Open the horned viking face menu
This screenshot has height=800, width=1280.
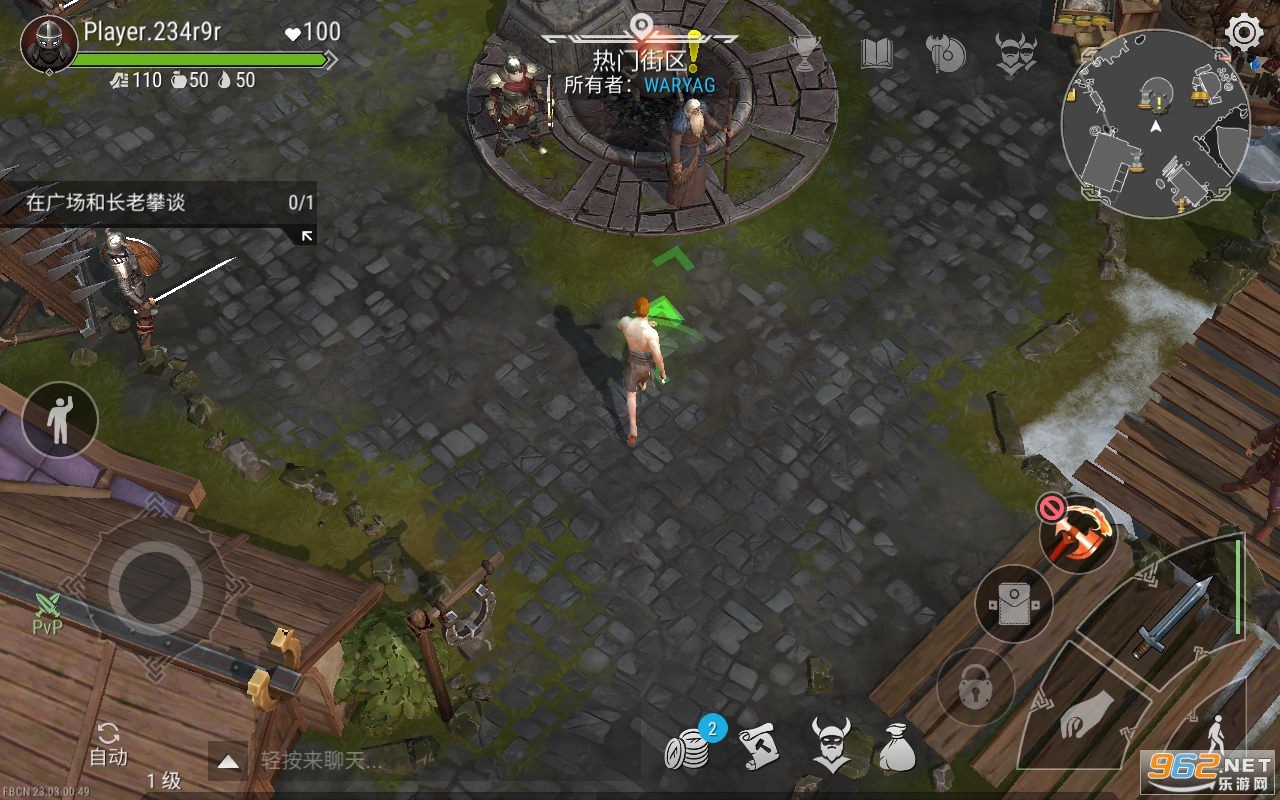tap(1016, 54)
